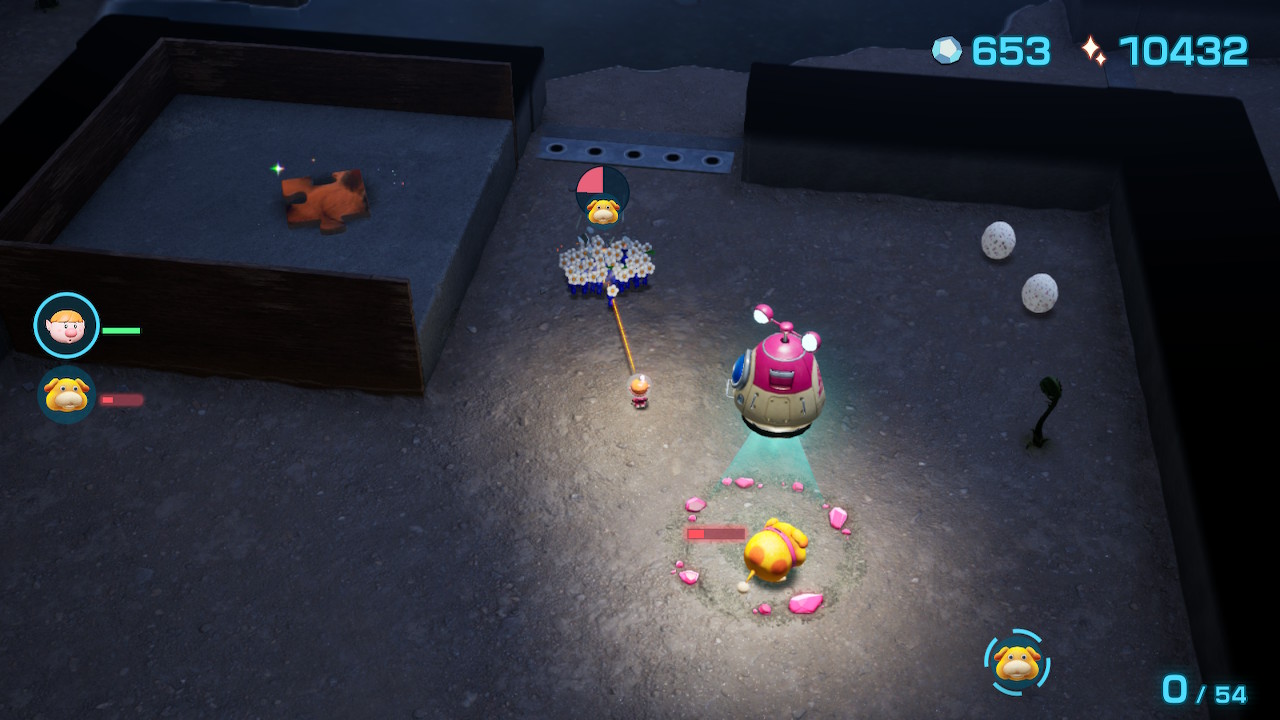Viewport: 1280px width, 720px height.
Task: Select the captain portrait in the party list
Action: pyautogui.click(x=67, y=325)
